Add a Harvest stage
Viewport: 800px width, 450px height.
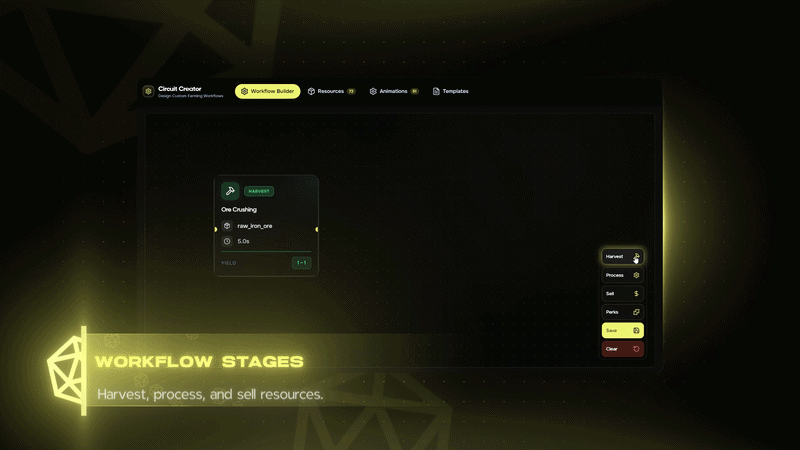tap(622, 257)
